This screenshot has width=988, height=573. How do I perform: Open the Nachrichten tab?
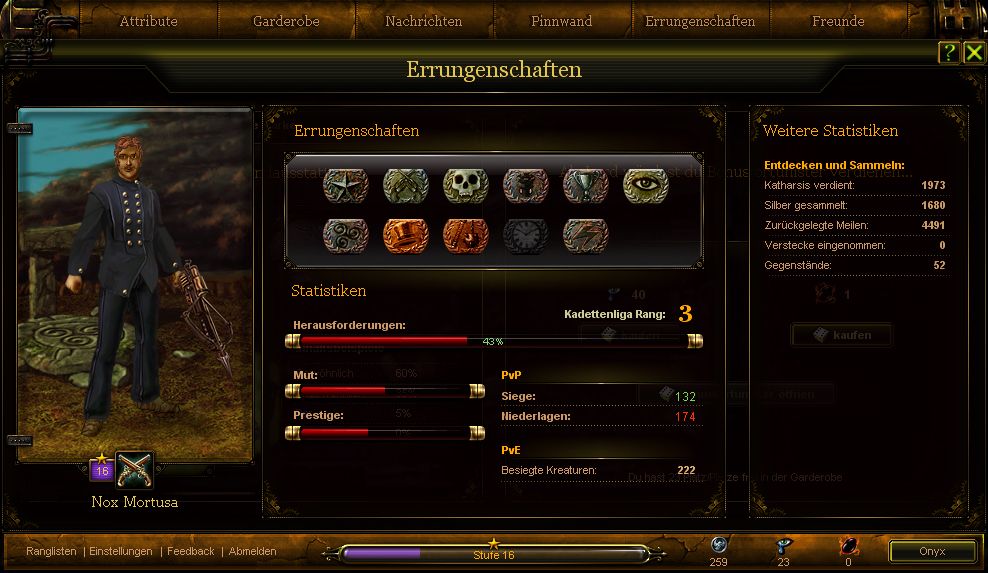tap(423, 21)
